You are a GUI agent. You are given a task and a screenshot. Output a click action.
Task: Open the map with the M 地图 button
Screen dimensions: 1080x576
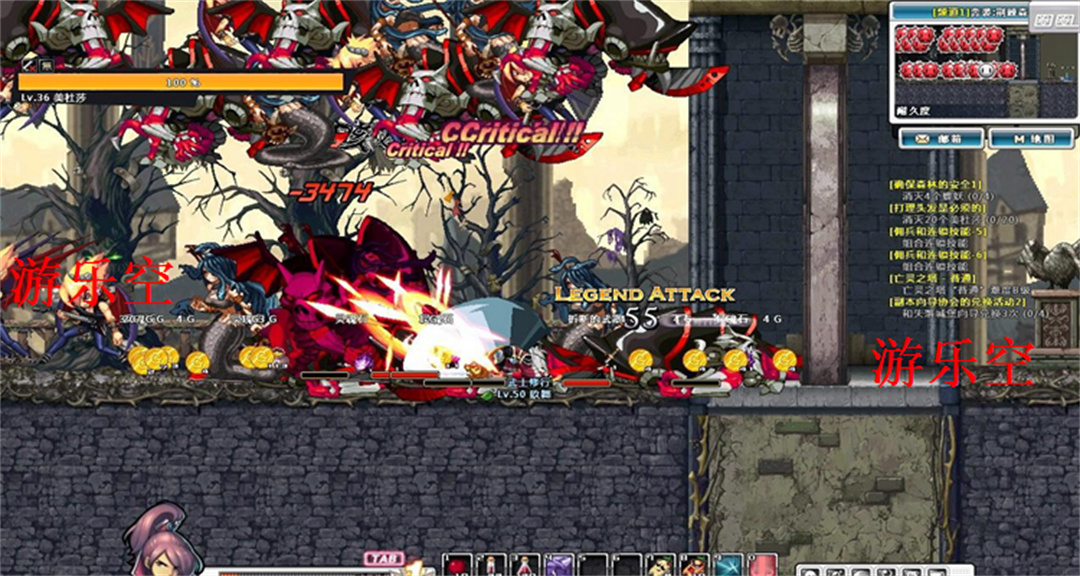[x=1029, y=139]
